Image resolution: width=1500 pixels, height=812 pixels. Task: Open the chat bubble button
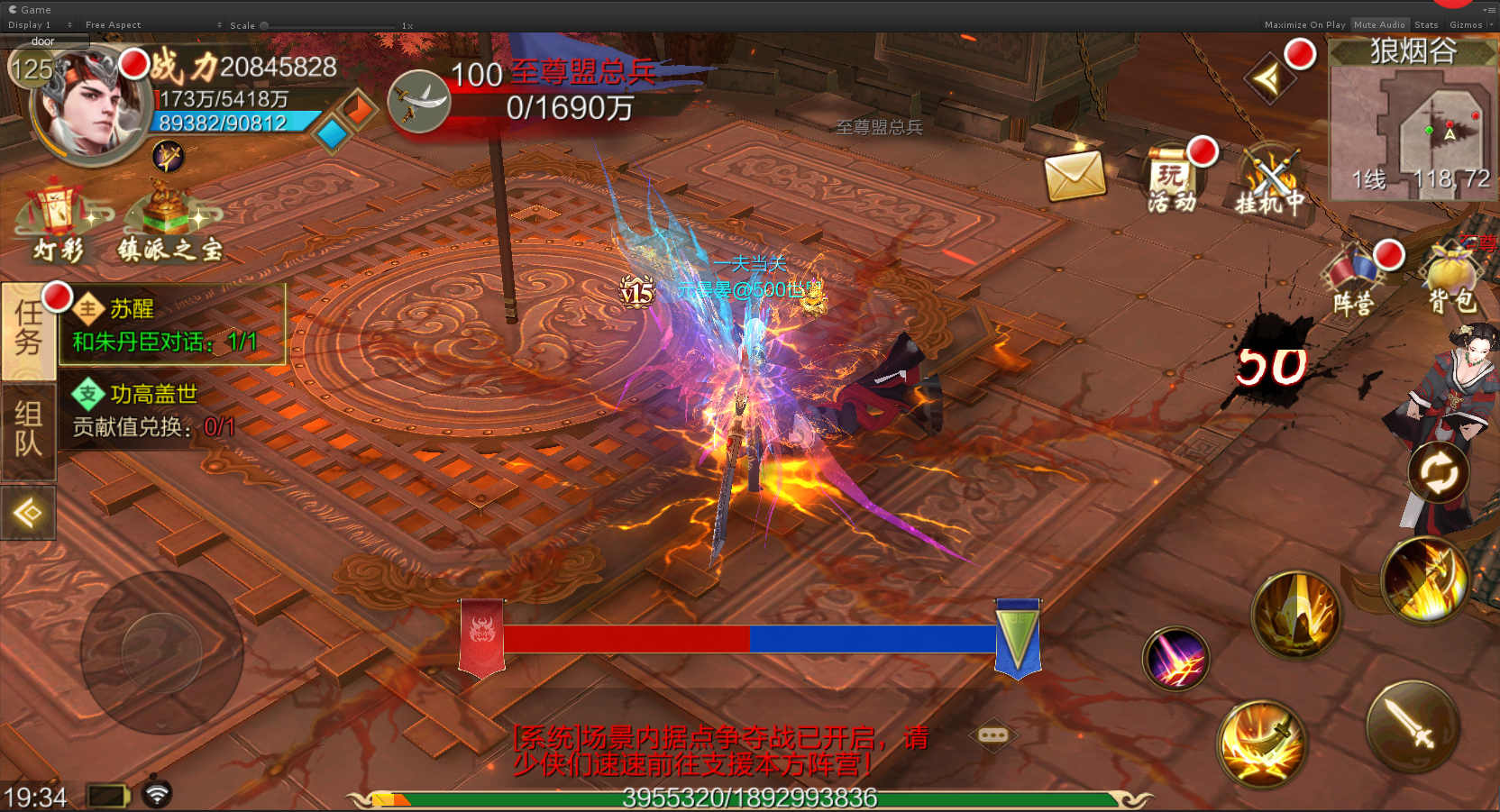pos(992,735)
